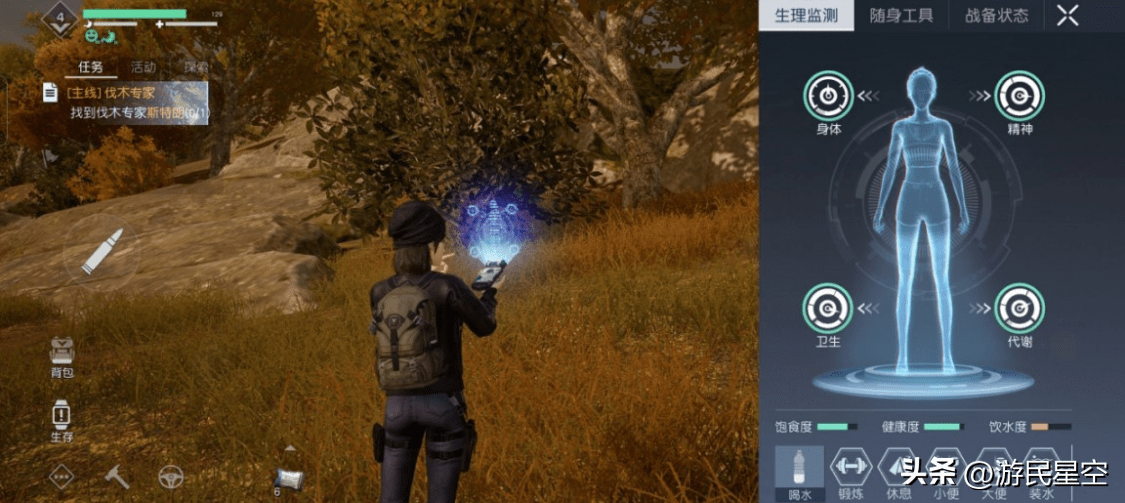Open the chat bubble diamond icon
Viewport: 1125px width, 503px height.
pos(63,477)
